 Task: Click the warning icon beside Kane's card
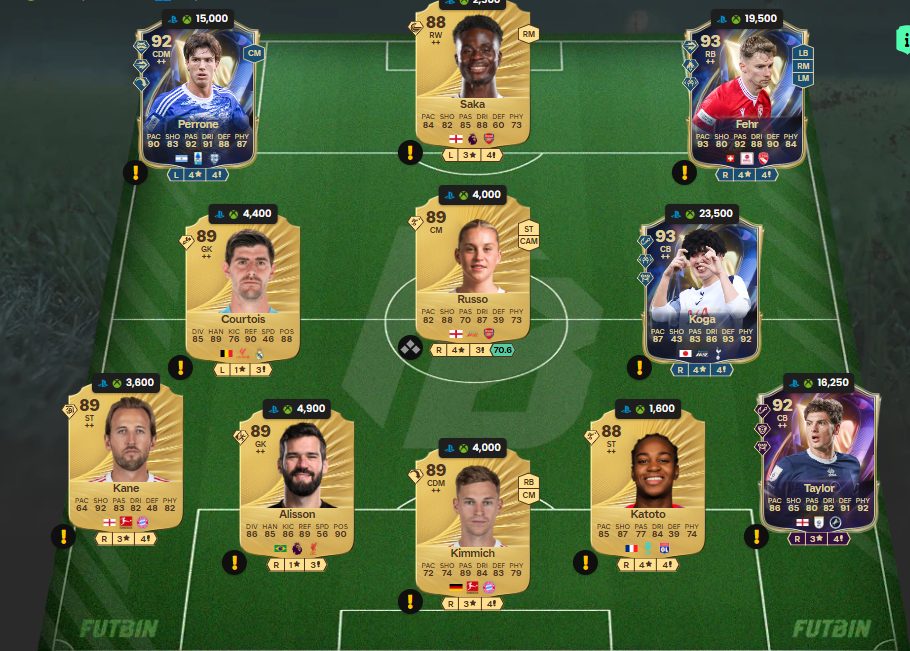pyautogui.click(x=63, y=537)
